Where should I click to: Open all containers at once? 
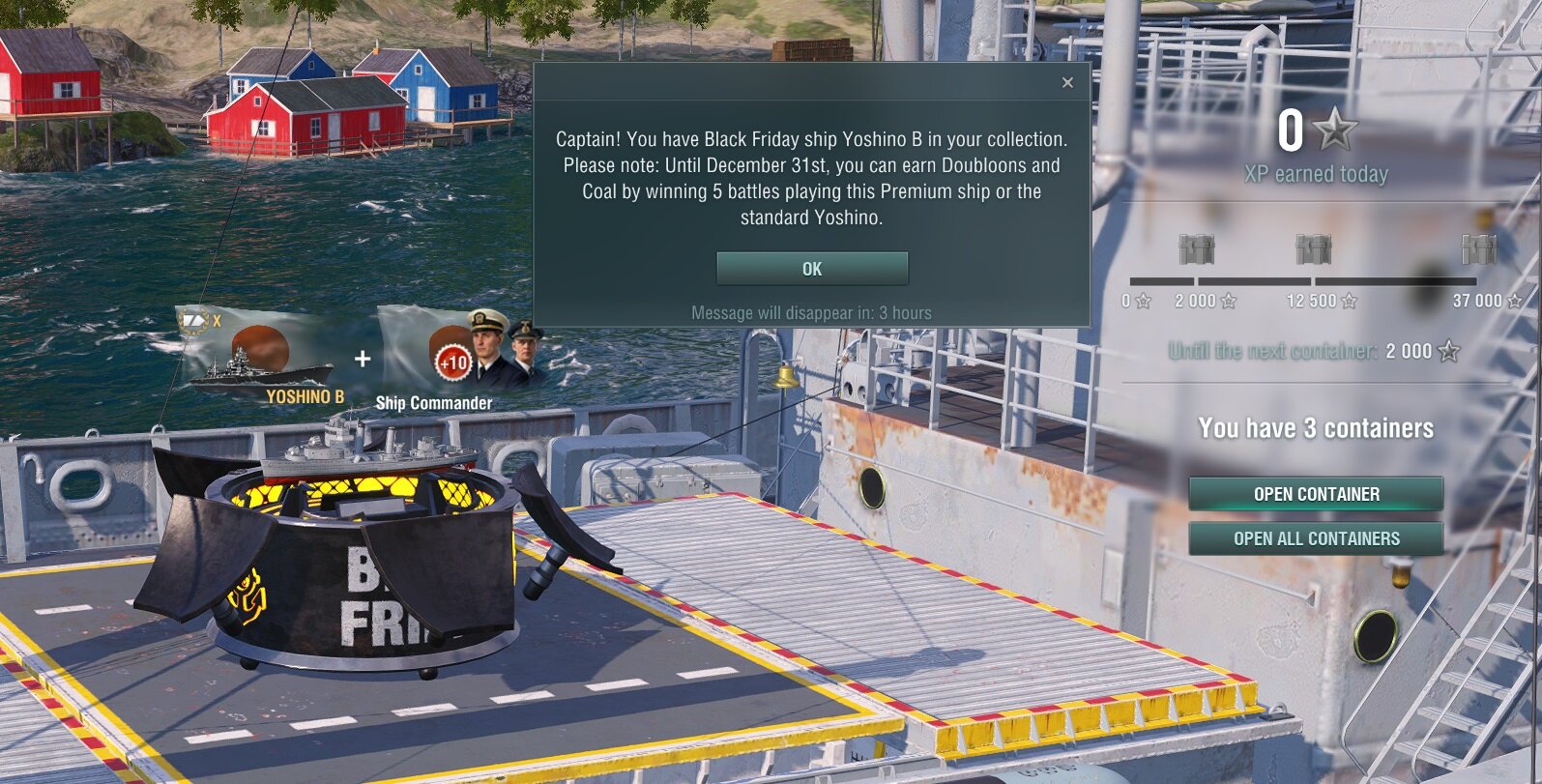click(1316, 538)
